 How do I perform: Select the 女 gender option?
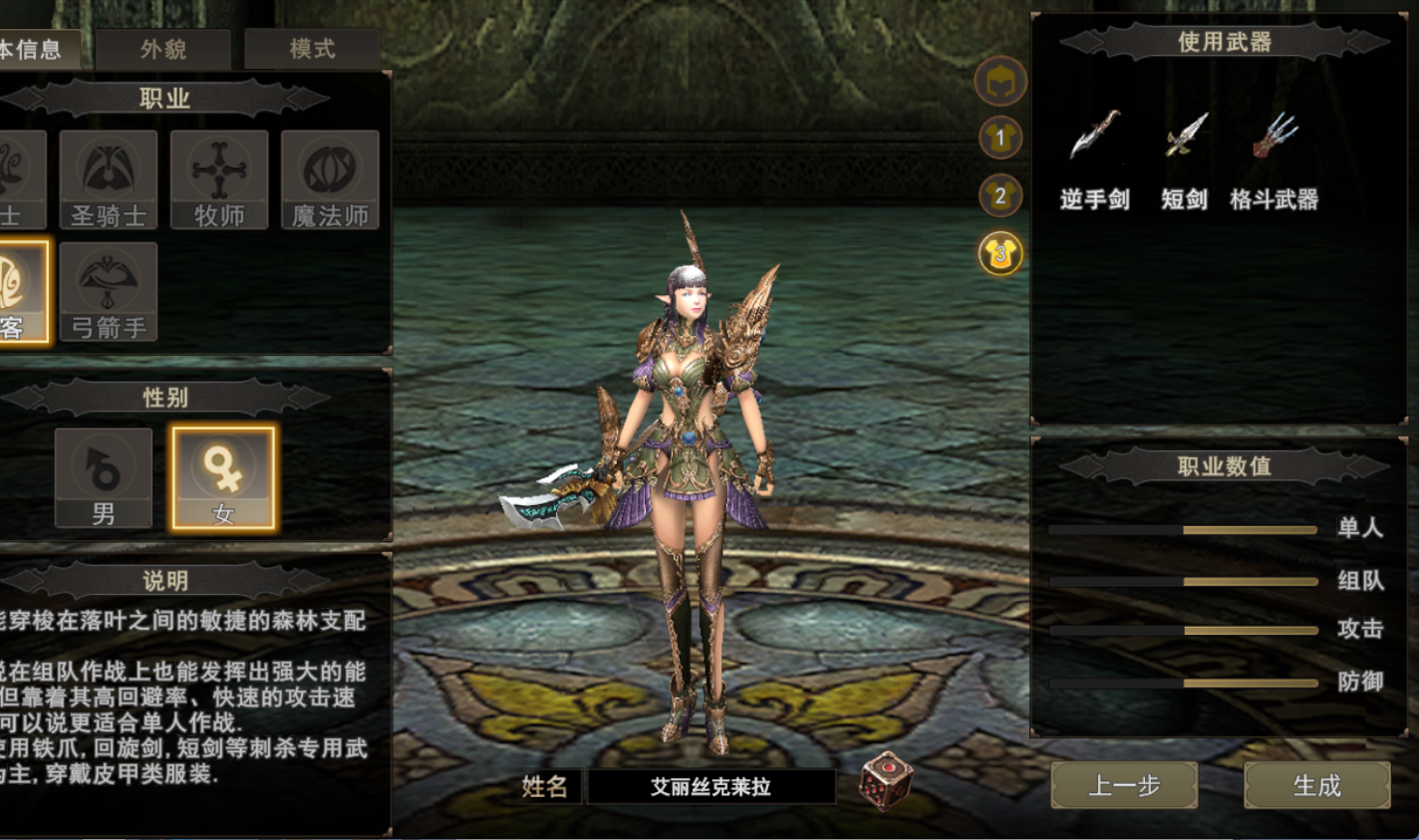(x=224, y=476)
